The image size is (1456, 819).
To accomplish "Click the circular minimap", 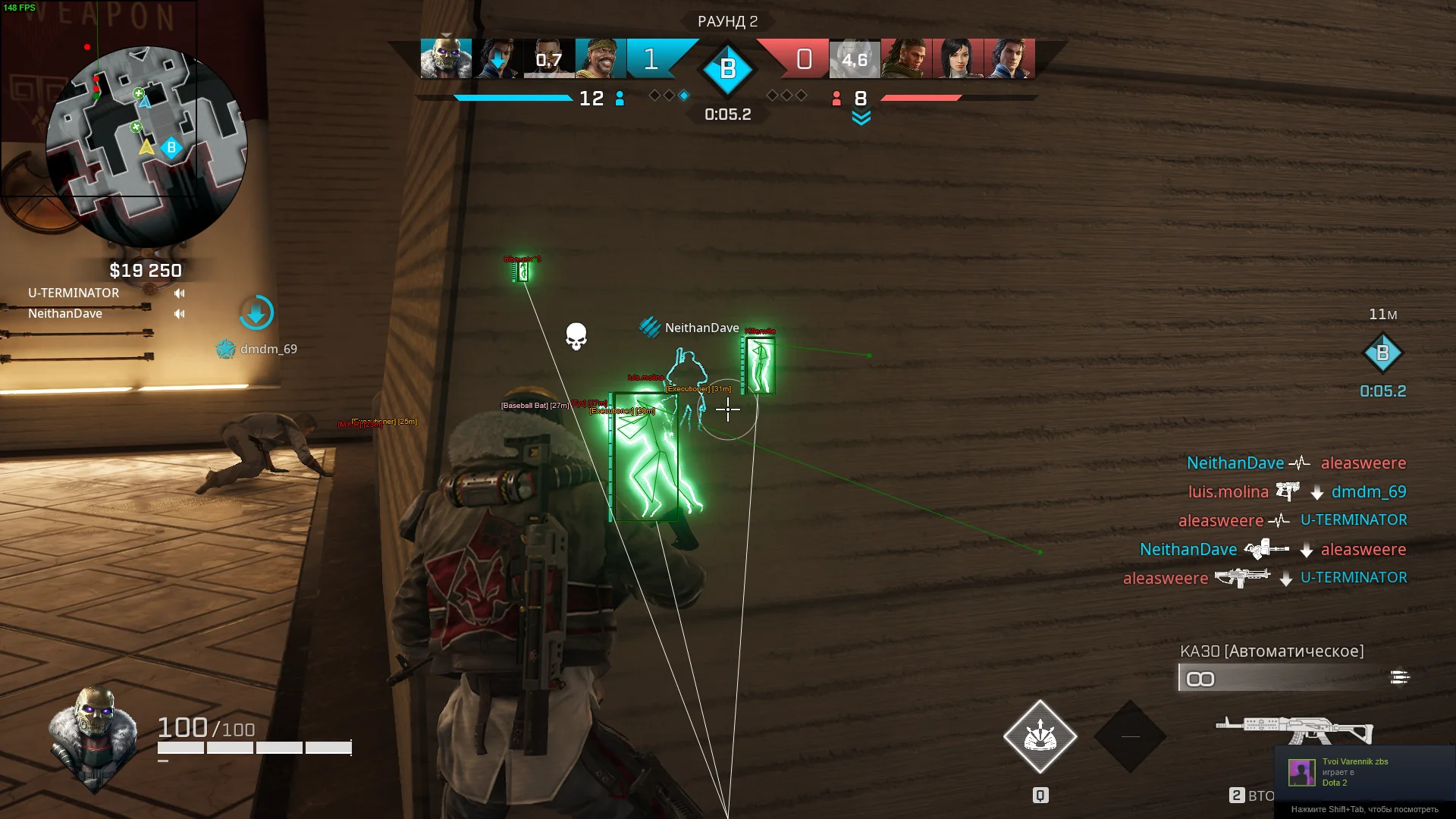I will [146, 146].
